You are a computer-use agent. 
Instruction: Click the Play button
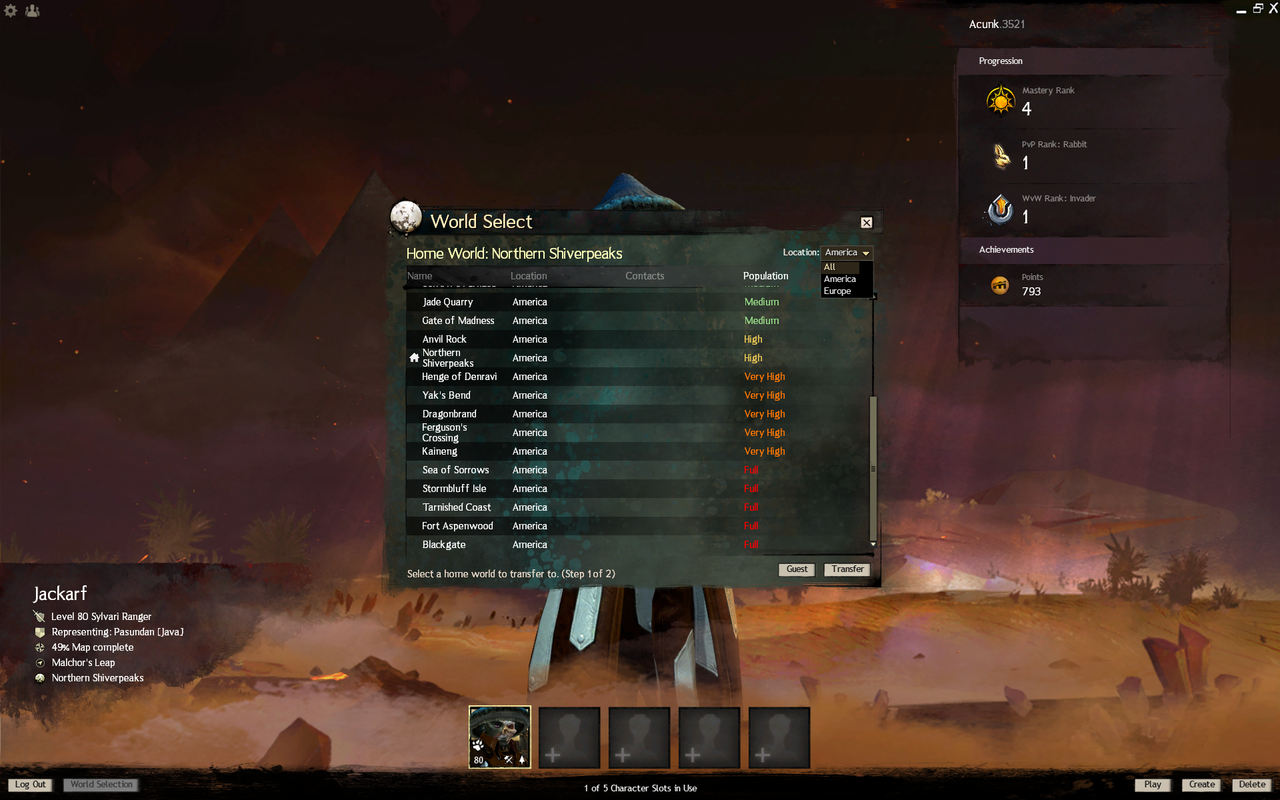coord(1153,785)
